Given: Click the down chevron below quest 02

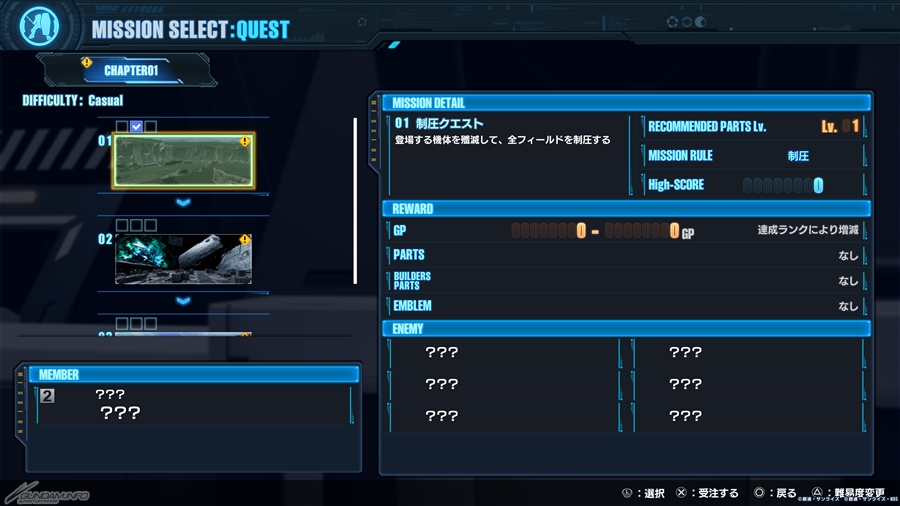Looking at the screenshot, I should [x=183, y=301].
